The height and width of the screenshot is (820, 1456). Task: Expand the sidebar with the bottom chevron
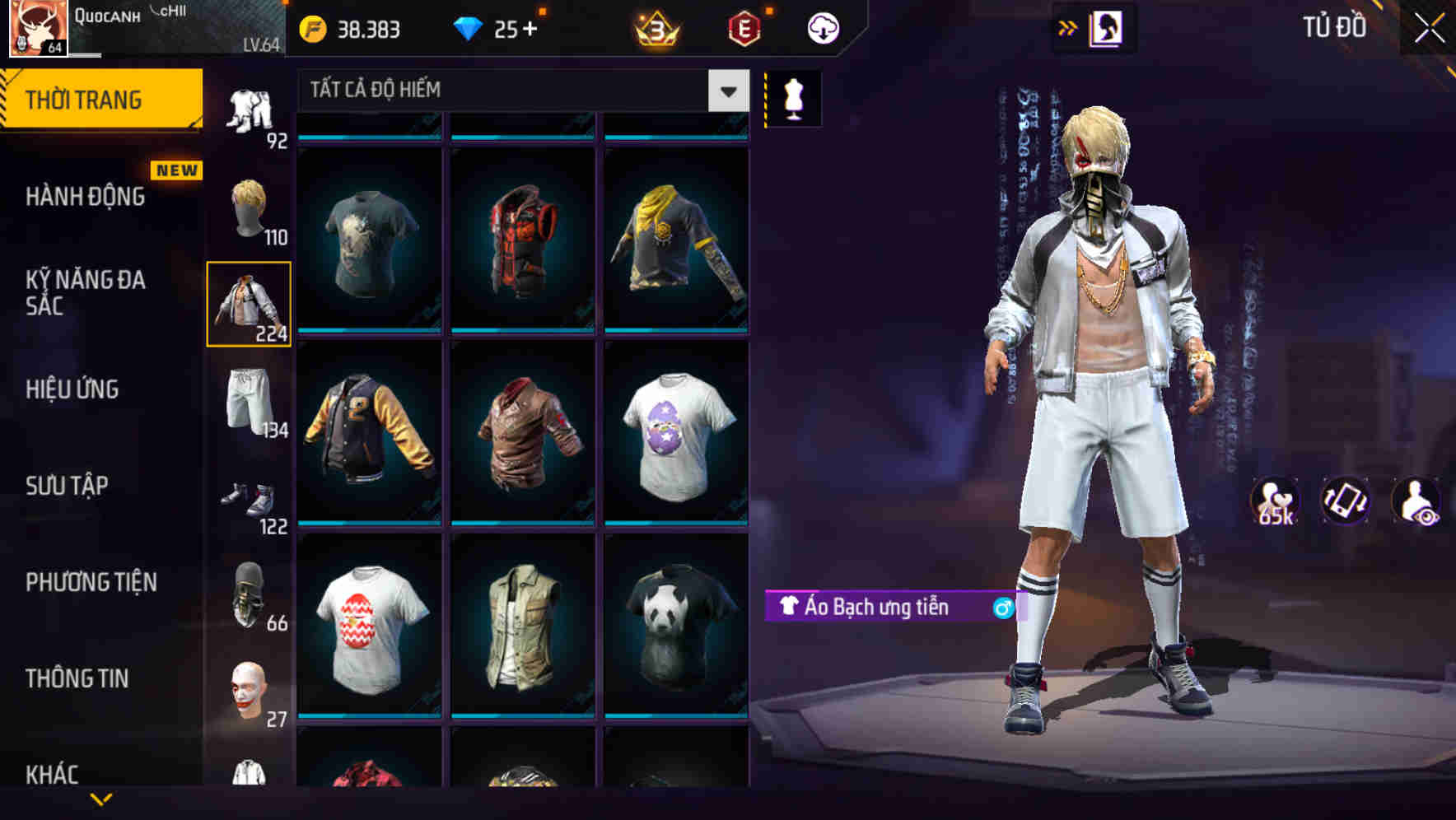pyautogui.click(x=103, y=800)
